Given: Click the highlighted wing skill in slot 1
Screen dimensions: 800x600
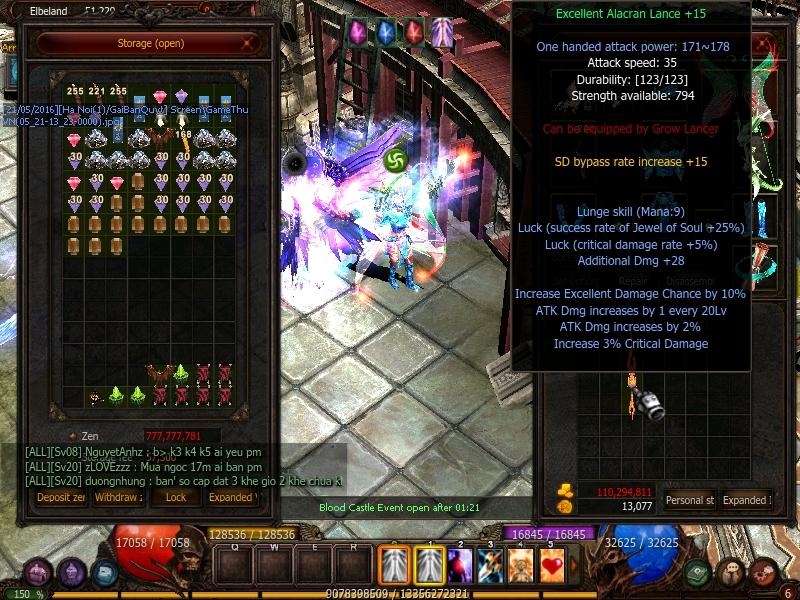Looking at the screenshot, I should 430,567.
